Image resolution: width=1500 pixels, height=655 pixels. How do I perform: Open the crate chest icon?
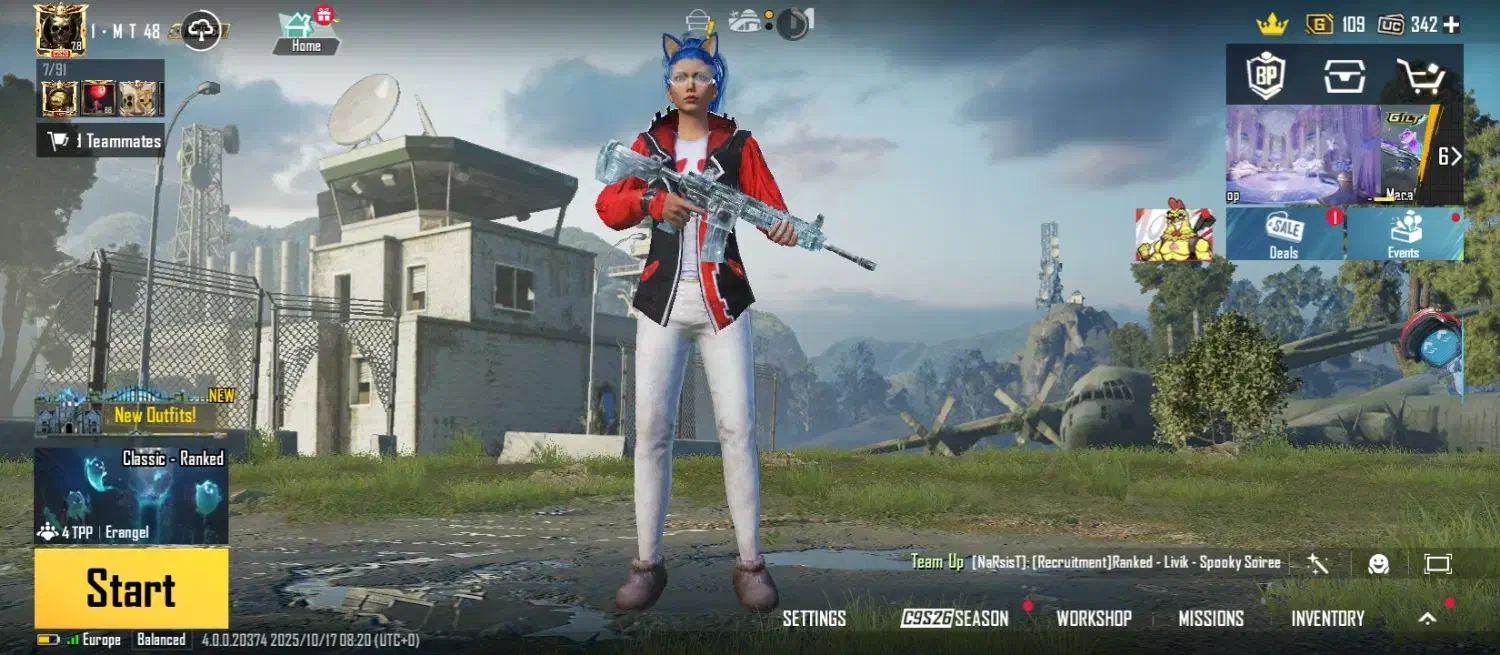[1344, 75]
